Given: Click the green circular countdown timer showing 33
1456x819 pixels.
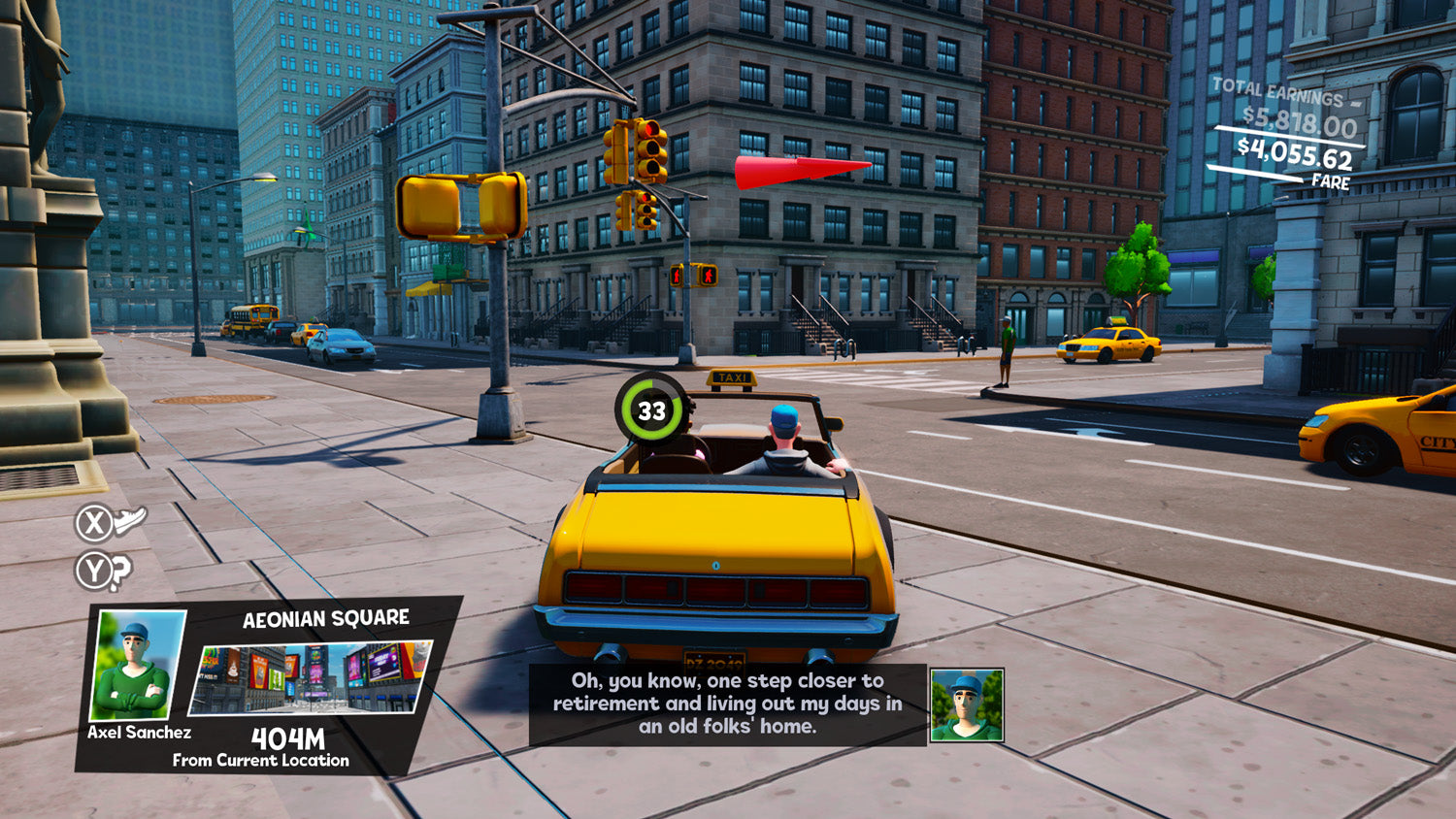Looking at the screenshot, I should click(648, 408).
